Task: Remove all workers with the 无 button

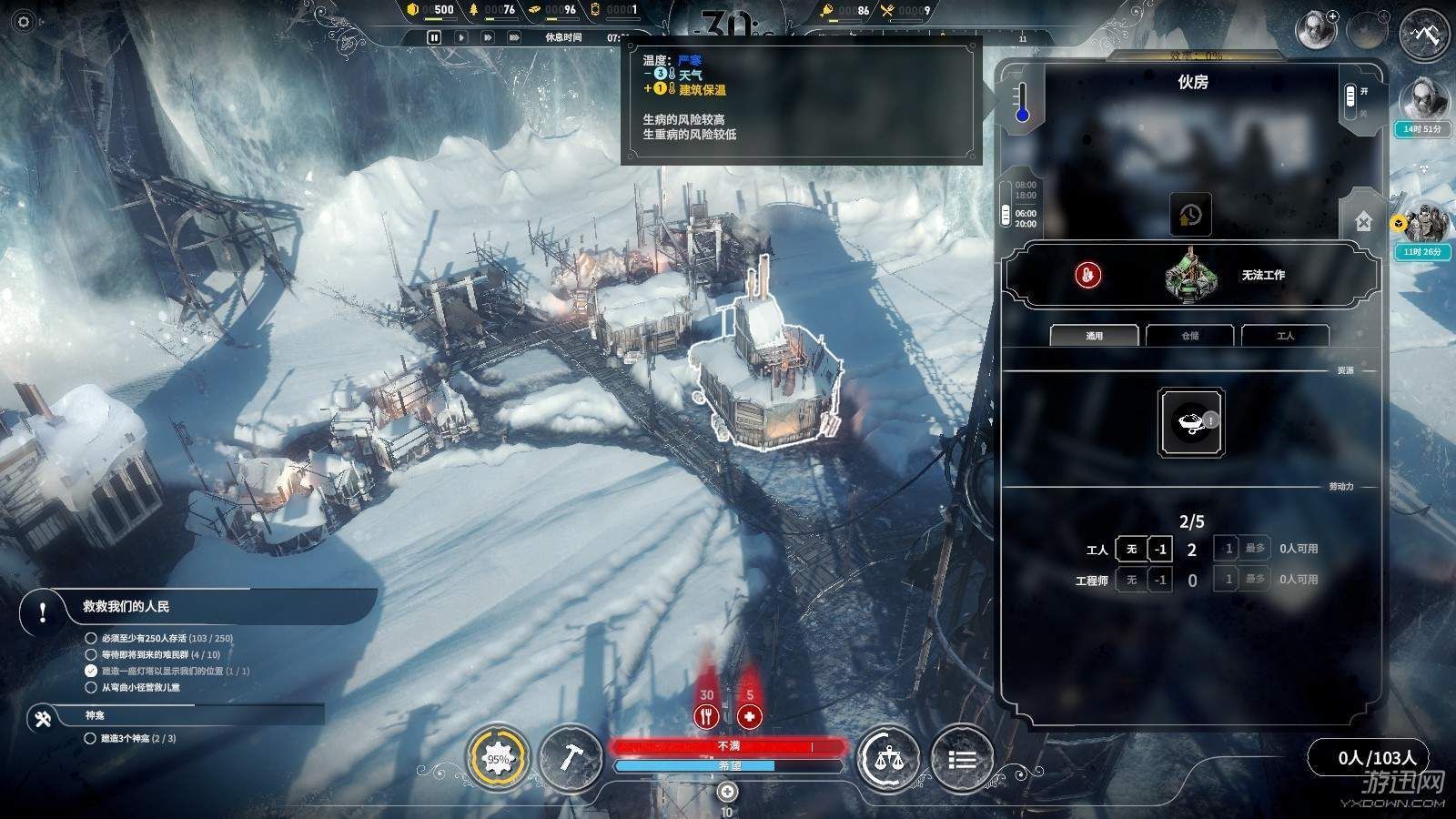Action: coord(1131,549)
